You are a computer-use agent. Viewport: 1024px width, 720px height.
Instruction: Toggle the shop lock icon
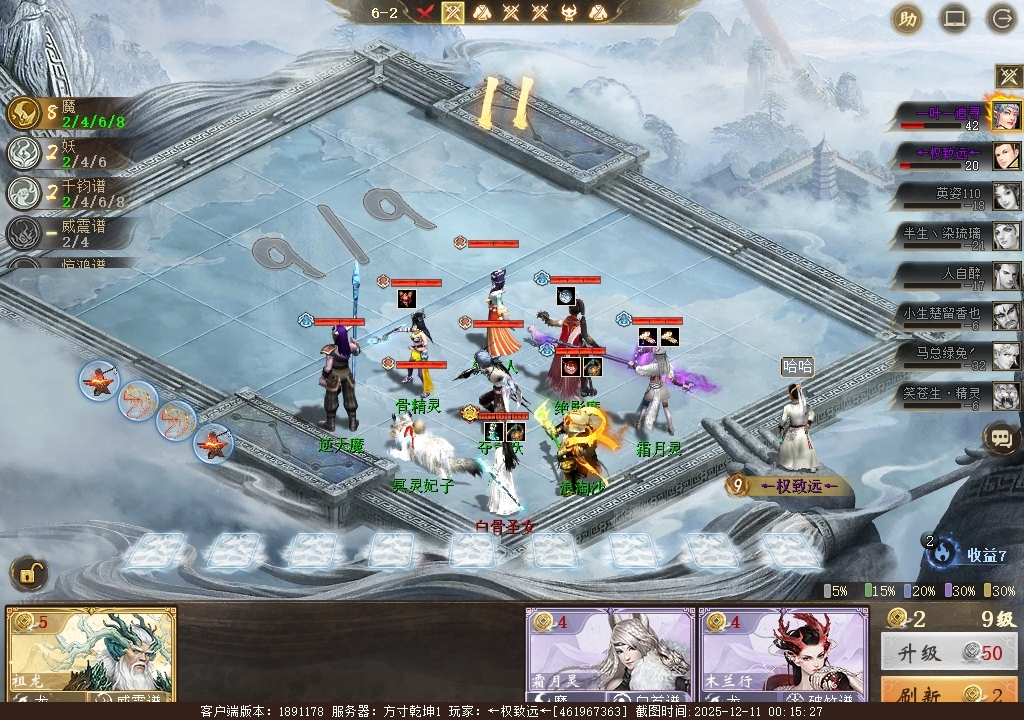[x=29, y=574]
